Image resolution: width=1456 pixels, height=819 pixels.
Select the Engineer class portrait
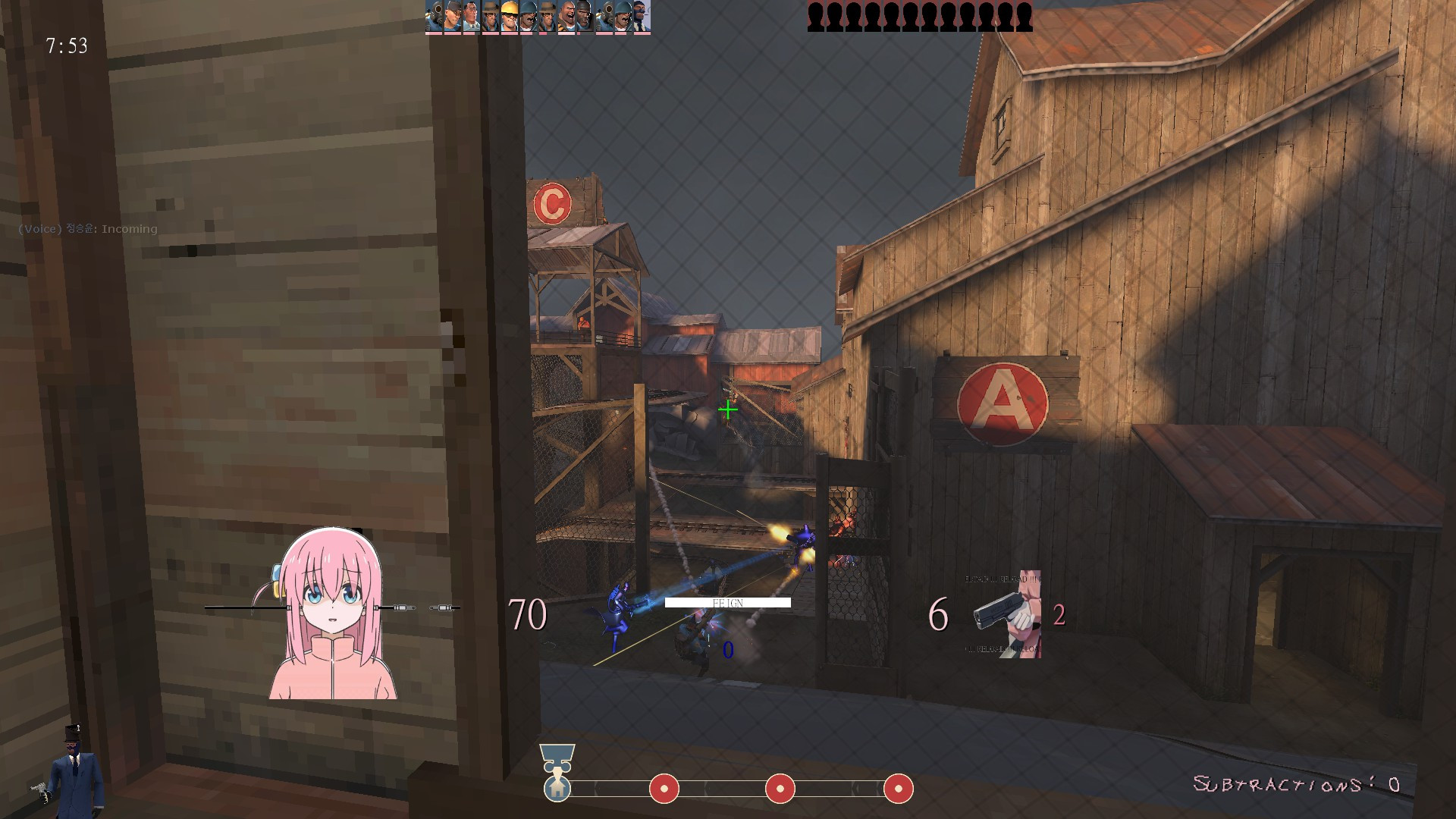pyautogui.click(x=510, y=15)
